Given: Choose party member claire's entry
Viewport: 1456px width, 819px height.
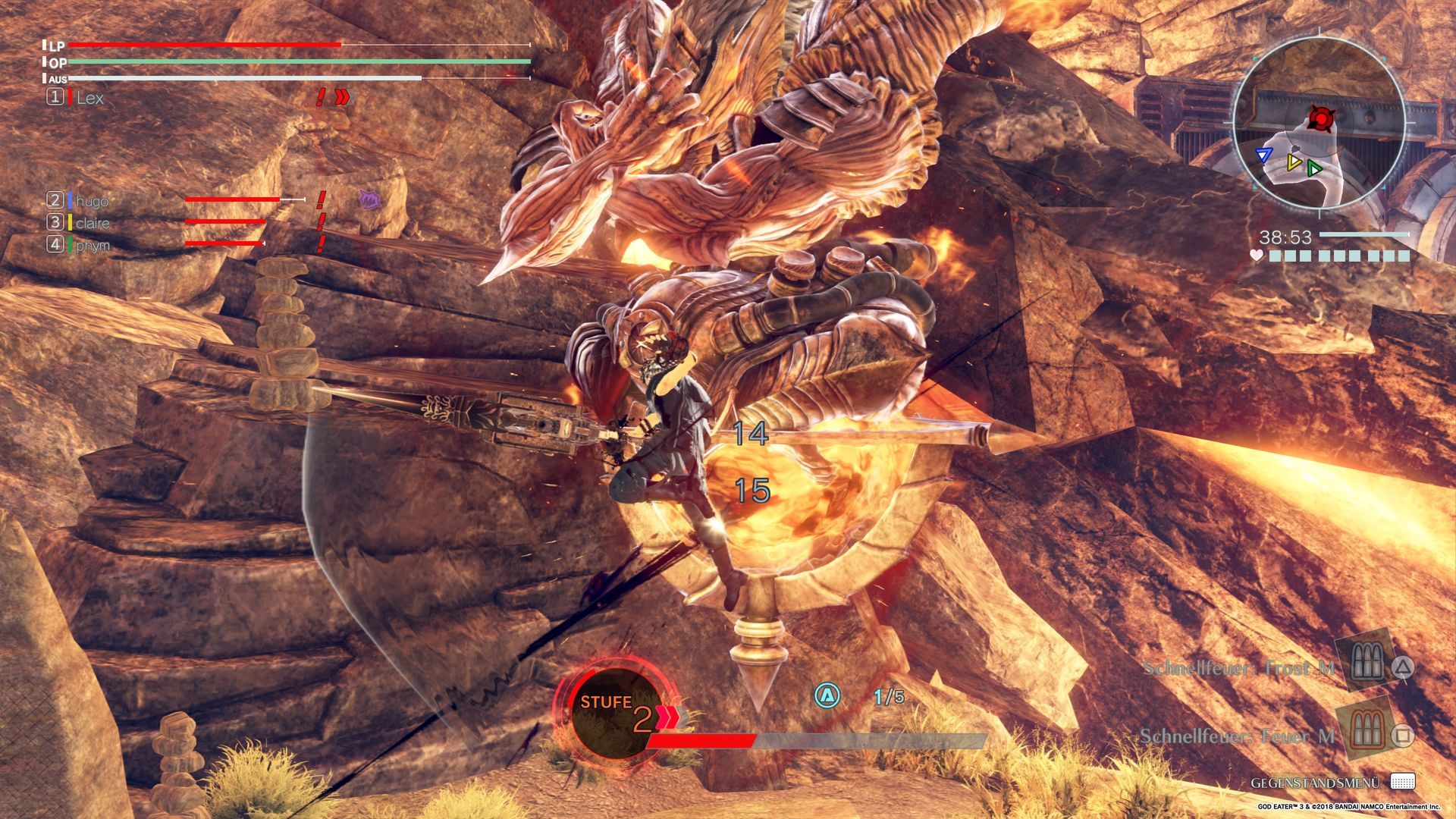Looking at the screenshot, I should coord(92,223).
